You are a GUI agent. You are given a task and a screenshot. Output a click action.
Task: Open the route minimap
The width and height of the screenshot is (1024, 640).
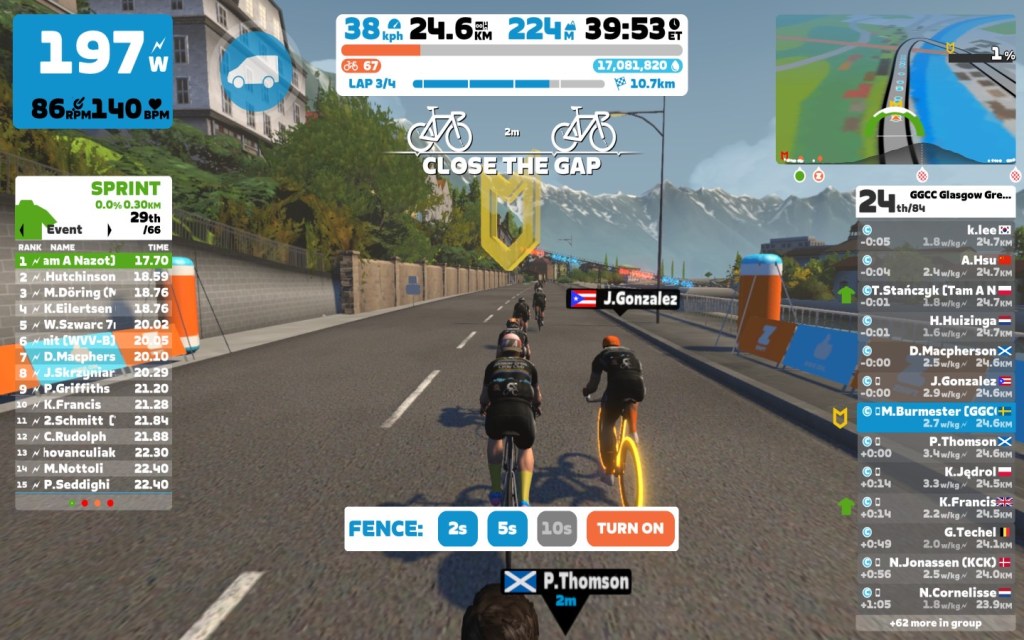coord(896,88)
